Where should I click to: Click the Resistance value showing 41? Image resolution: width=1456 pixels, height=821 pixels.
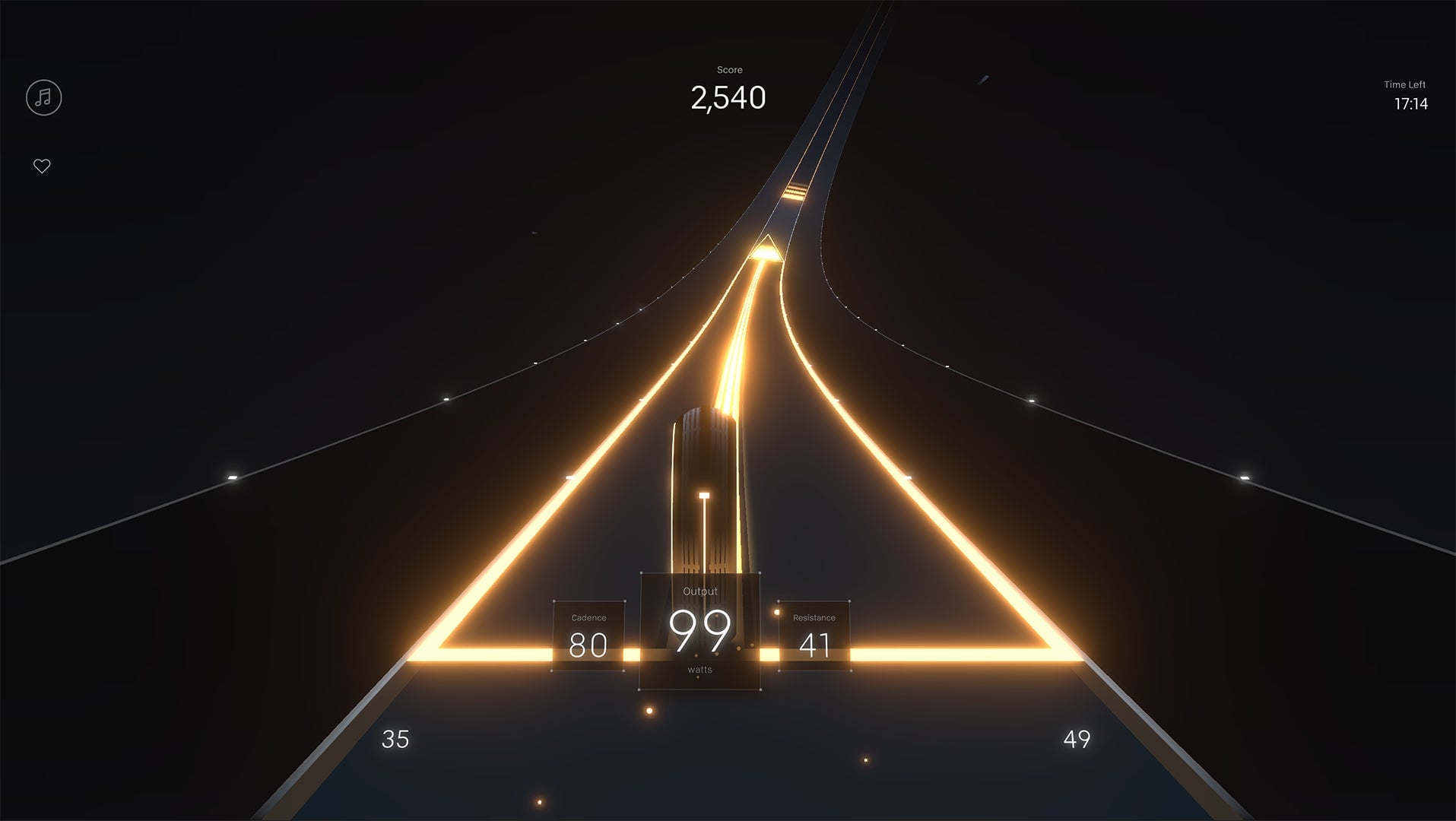point(814,645)
